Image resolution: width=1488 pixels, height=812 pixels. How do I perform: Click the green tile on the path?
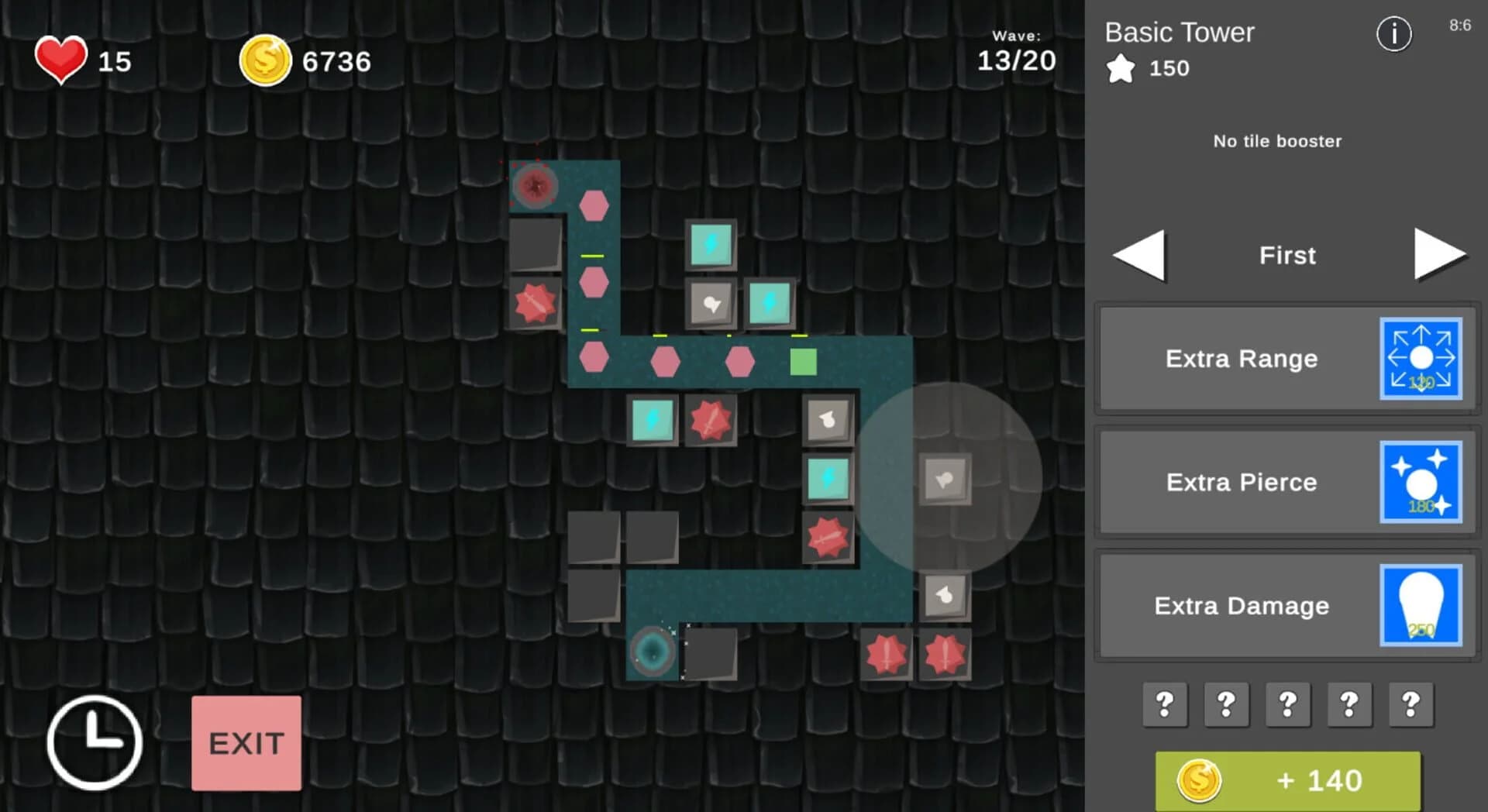point(804,360)
